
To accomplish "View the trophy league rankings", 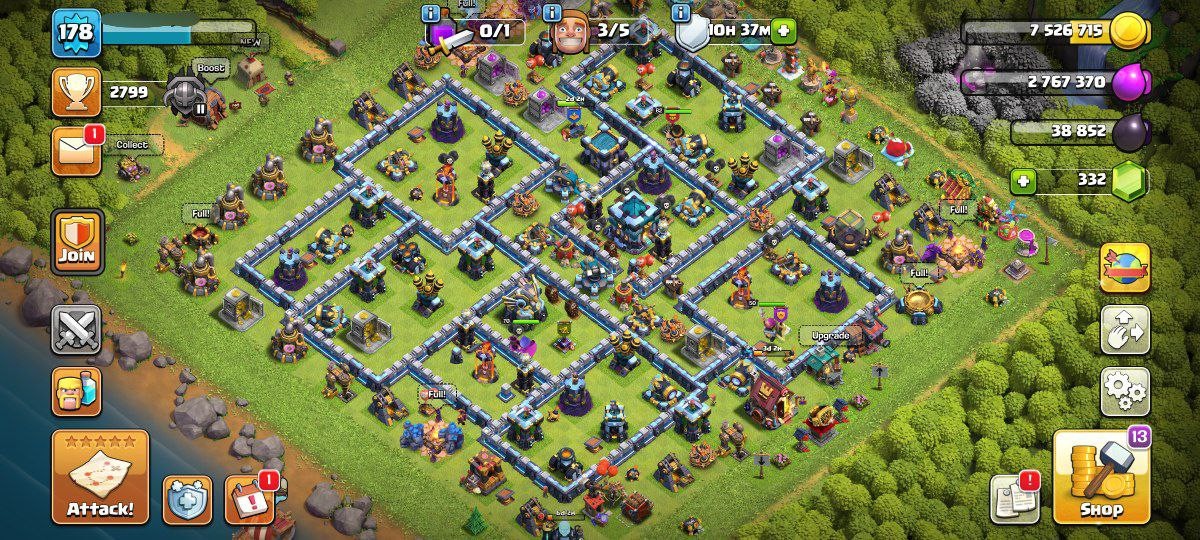I will point(76,92).
